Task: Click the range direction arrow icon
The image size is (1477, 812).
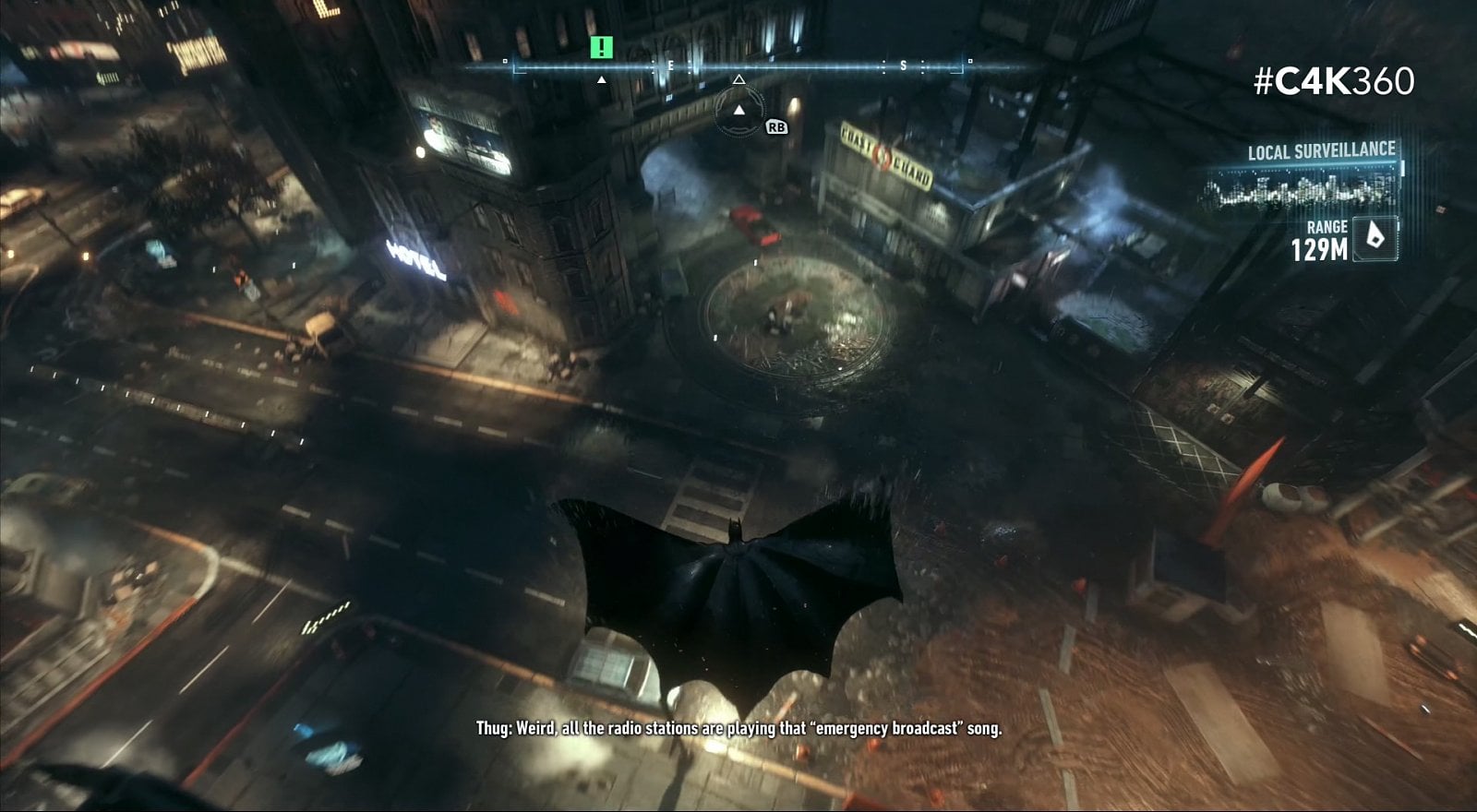Action: [x=1375, y=238]
